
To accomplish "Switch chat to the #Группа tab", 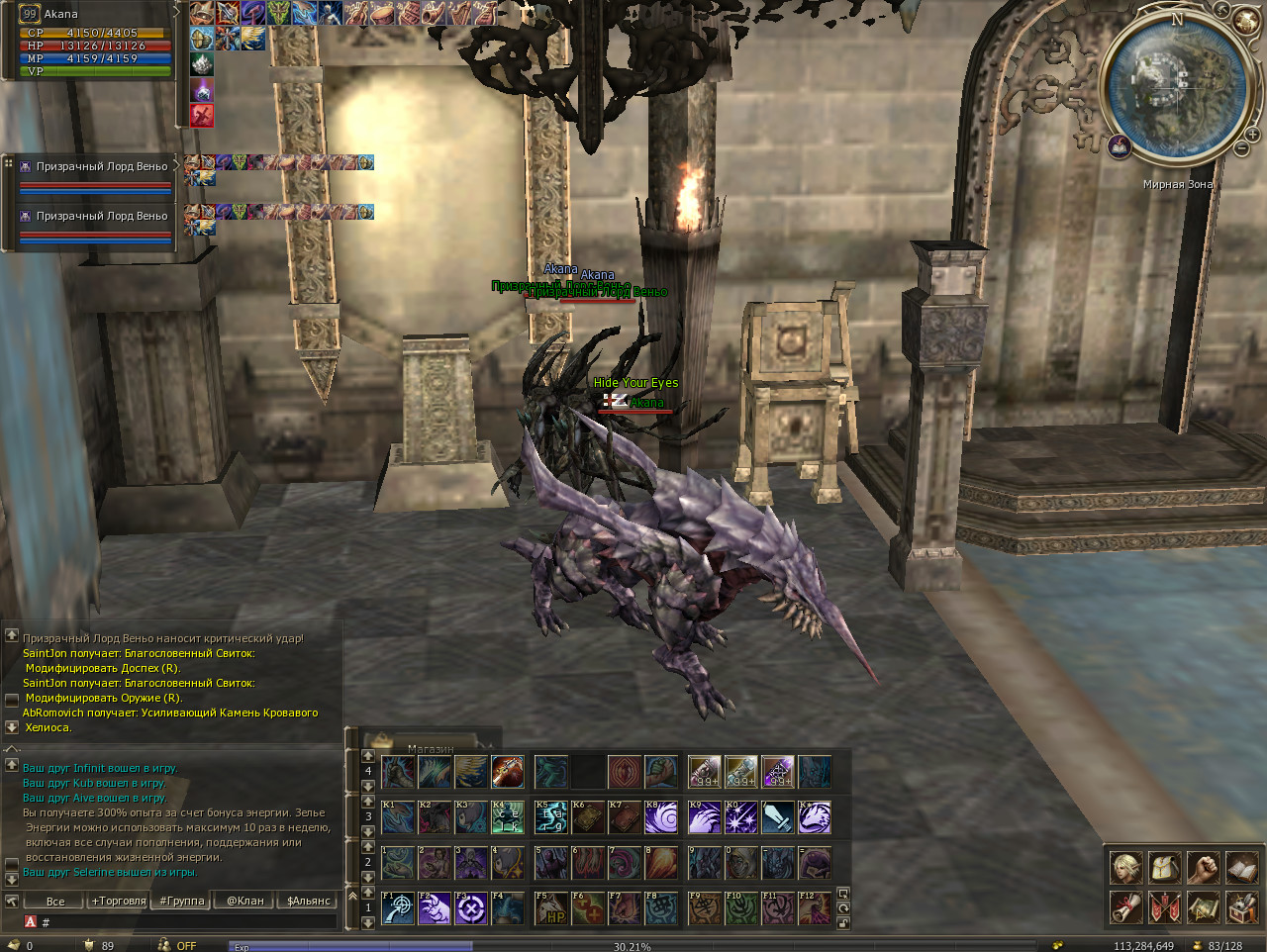I will point(182,901).
